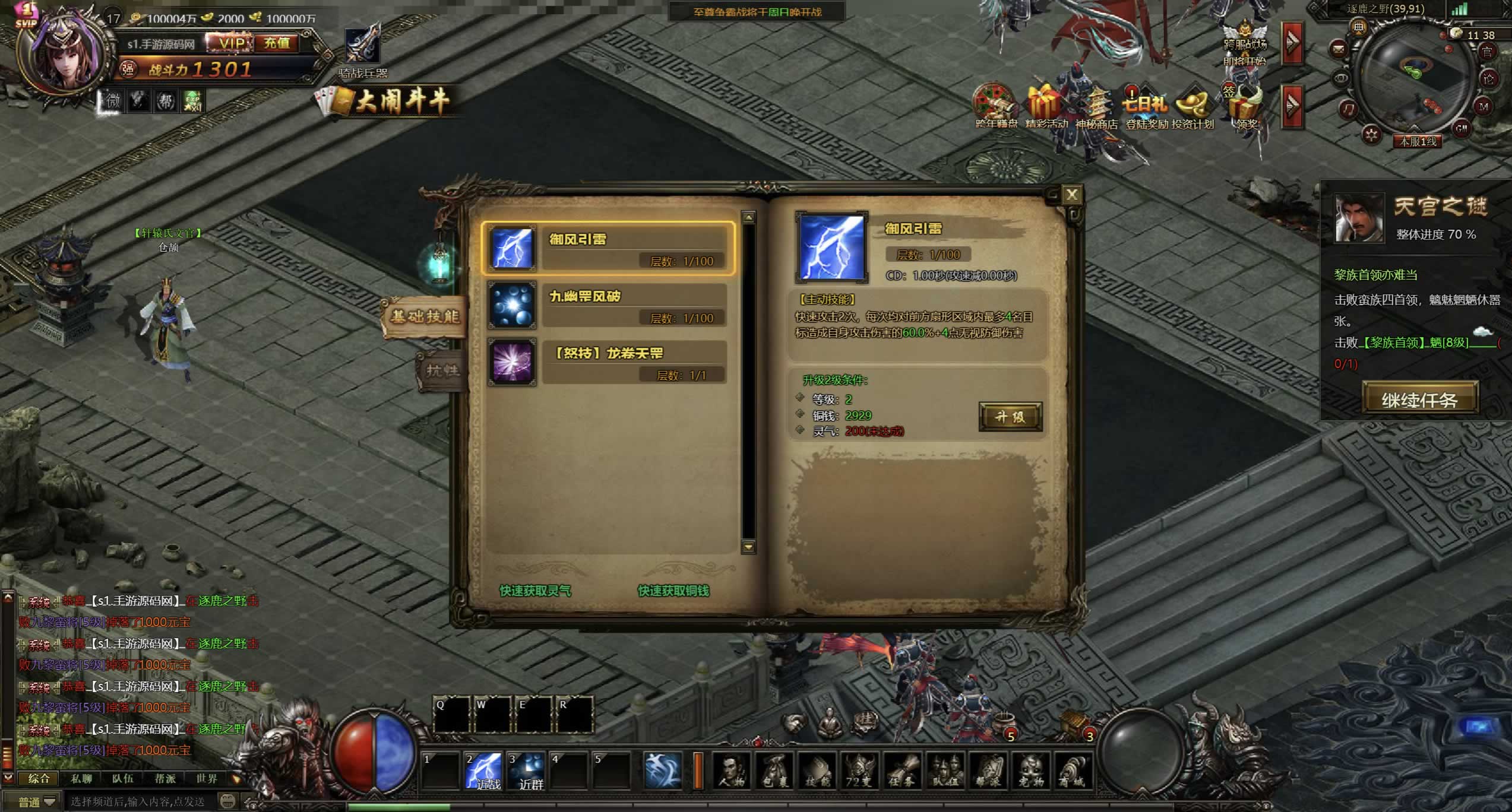Open the 宠物 pet menu

pyautogui.click(x=1030, y=771)
